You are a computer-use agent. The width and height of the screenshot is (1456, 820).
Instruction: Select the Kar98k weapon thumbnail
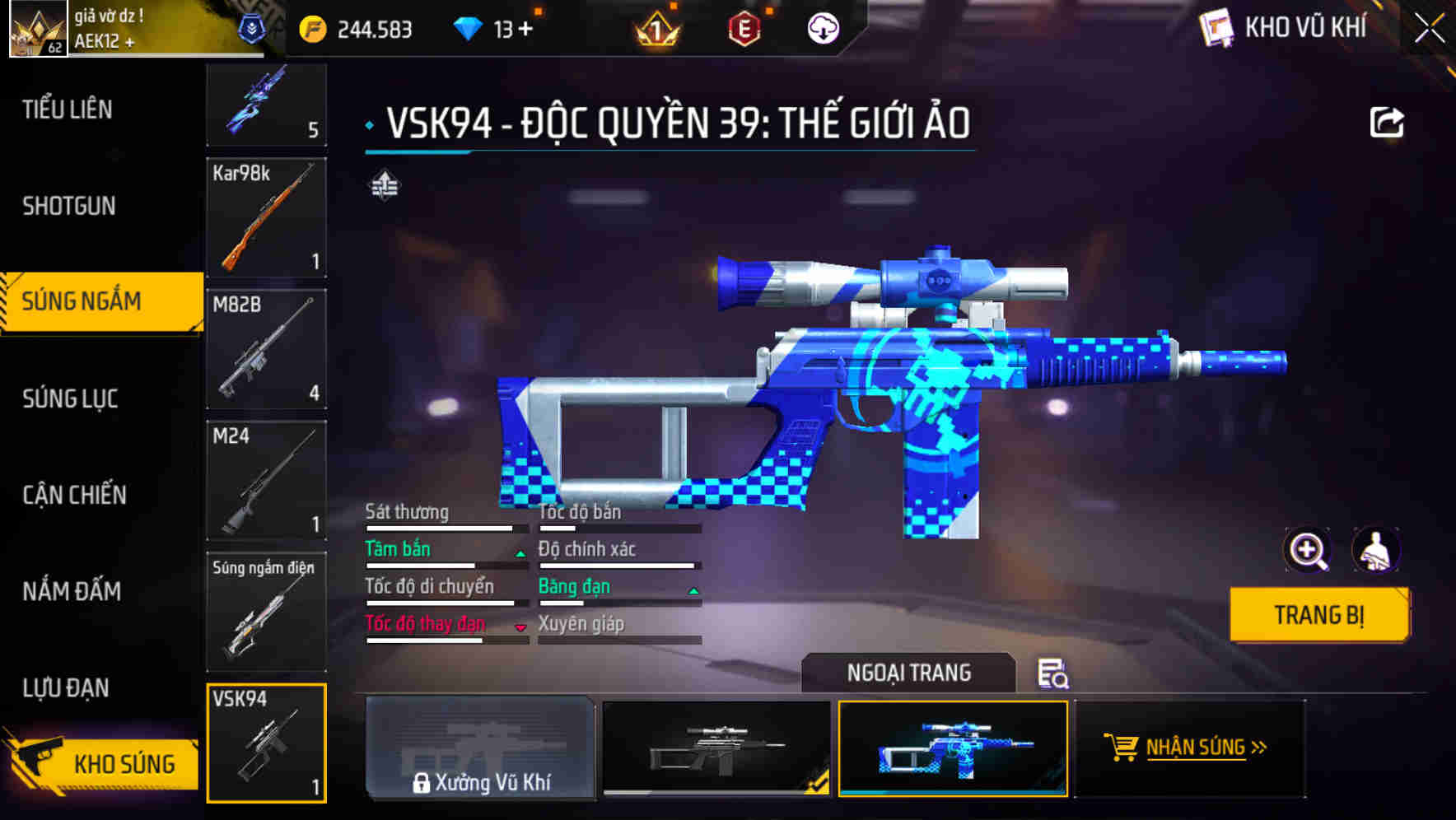(x=266, y=217)
